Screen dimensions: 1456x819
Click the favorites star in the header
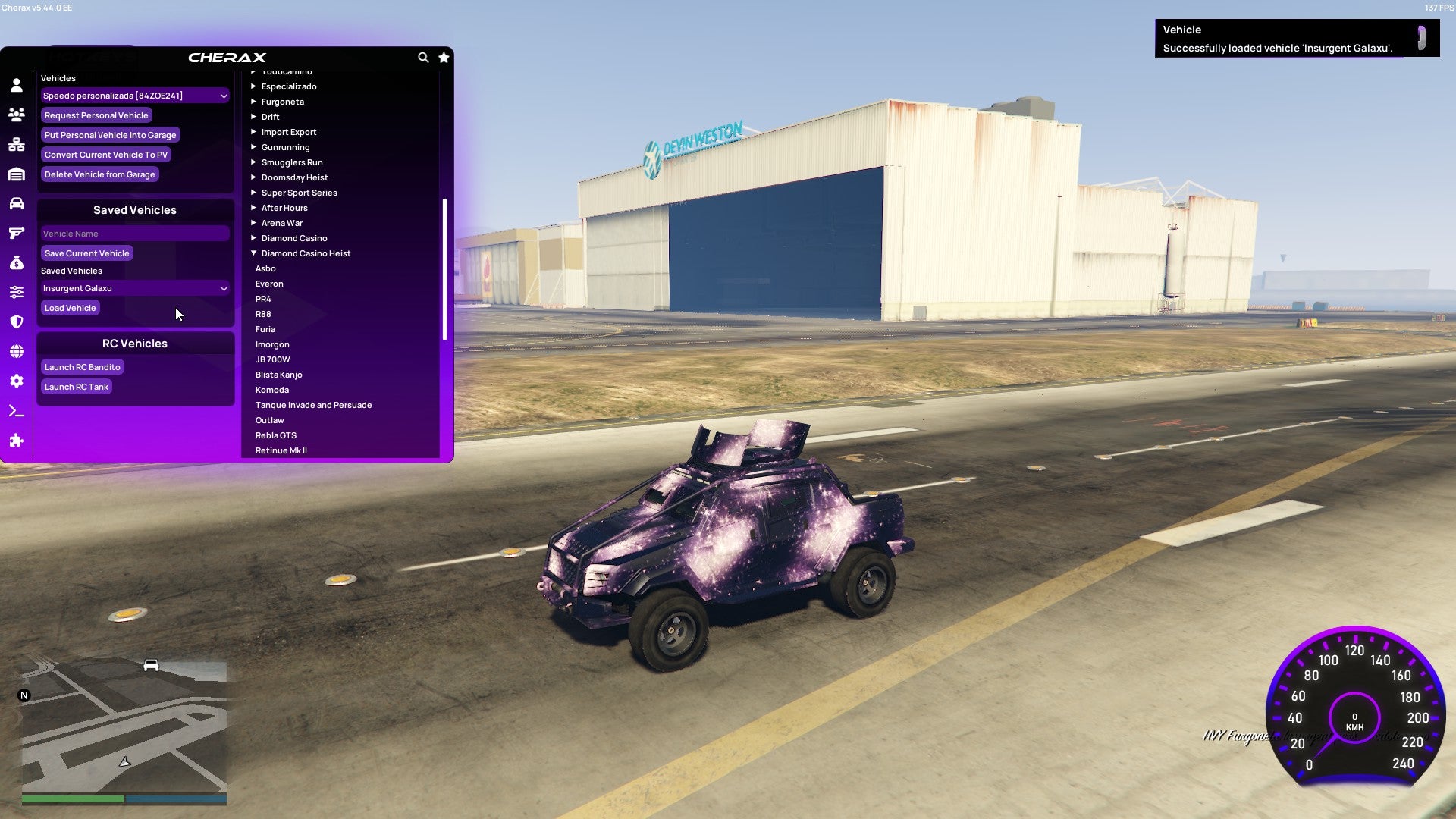pos(444,58)
